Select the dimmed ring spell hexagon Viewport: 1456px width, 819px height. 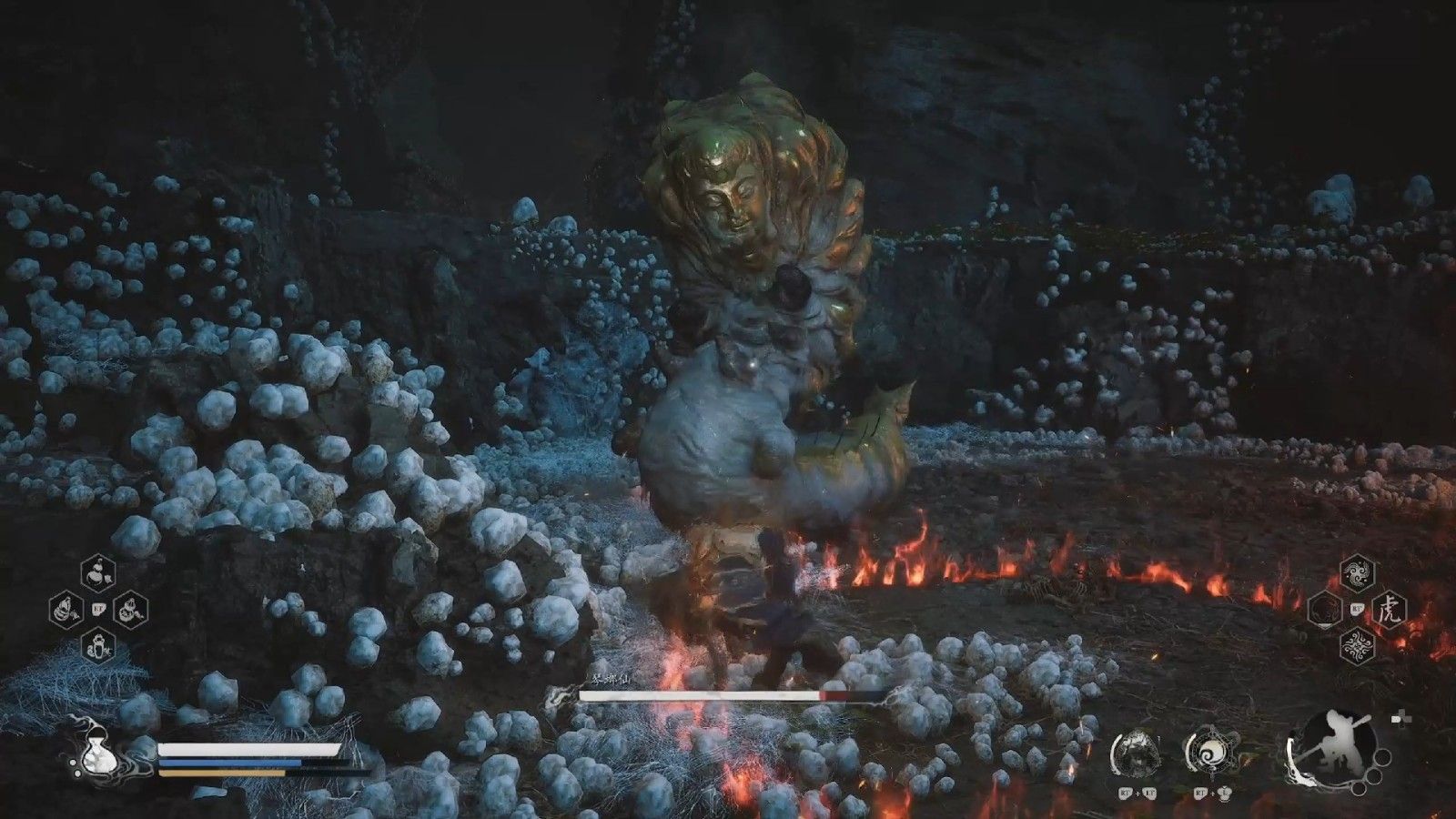click(1326, 609)
